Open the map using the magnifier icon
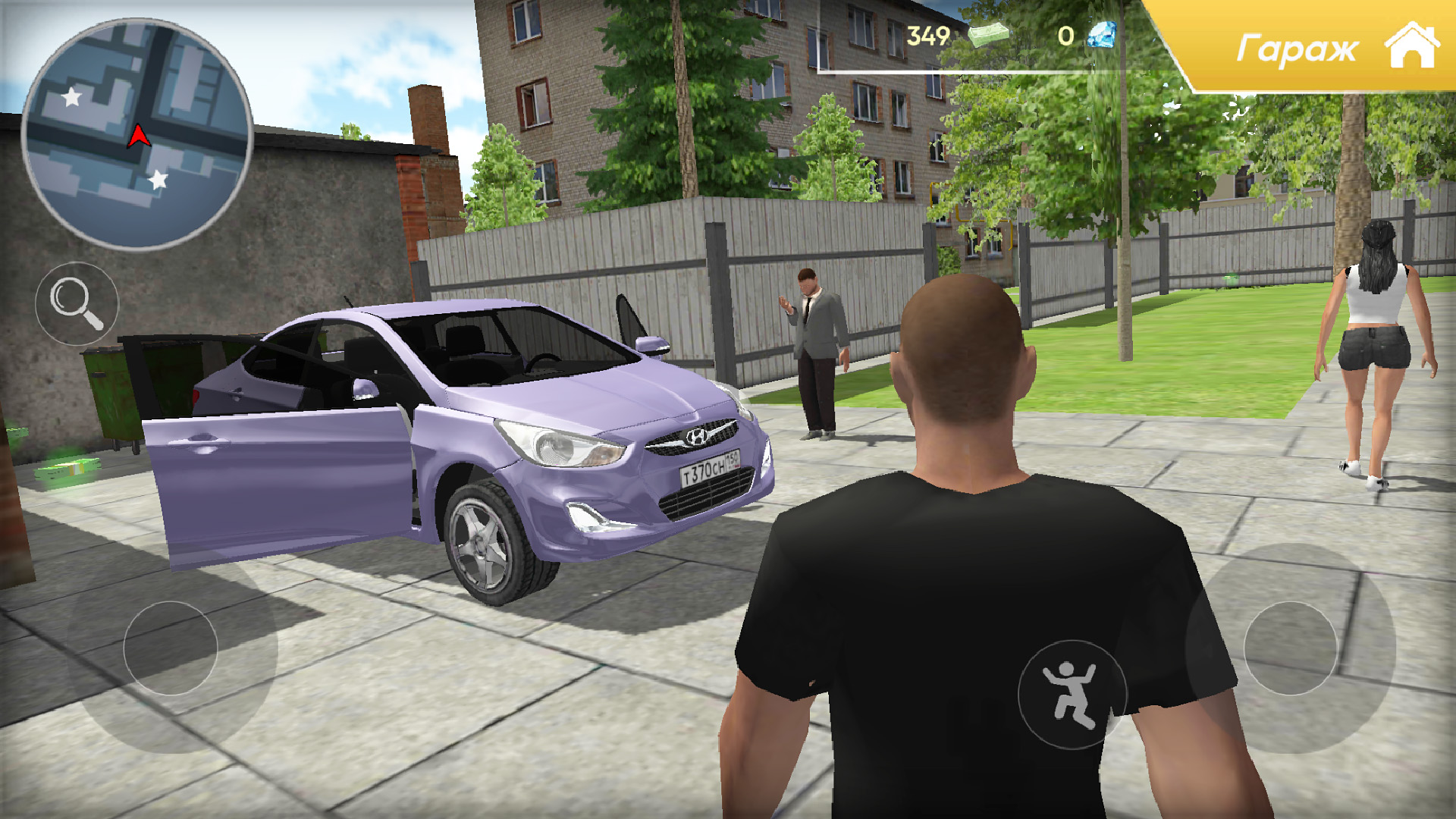 click(78, 302)
